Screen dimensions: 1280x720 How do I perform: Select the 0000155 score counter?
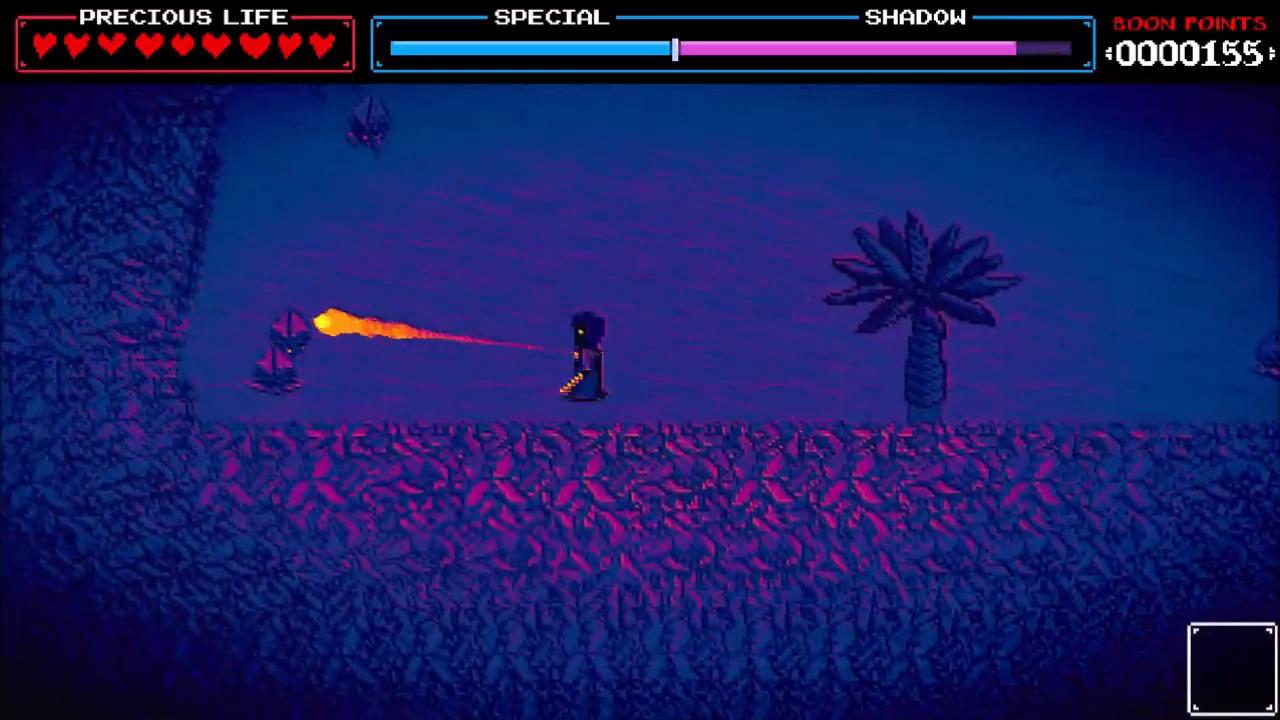click(x=1192, y=55)
